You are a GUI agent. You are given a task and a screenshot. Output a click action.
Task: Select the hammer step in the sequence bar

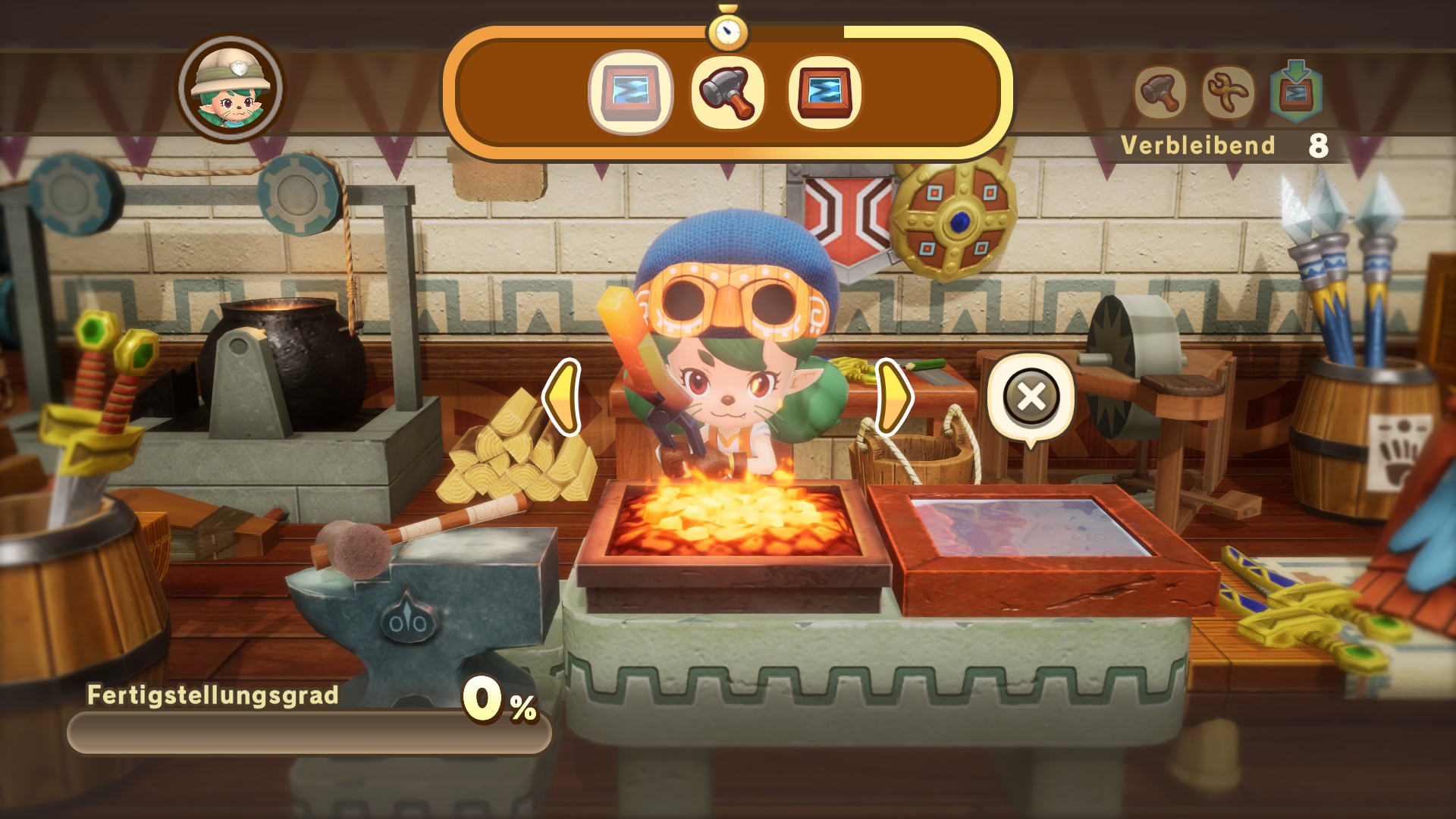coord(727,93)
